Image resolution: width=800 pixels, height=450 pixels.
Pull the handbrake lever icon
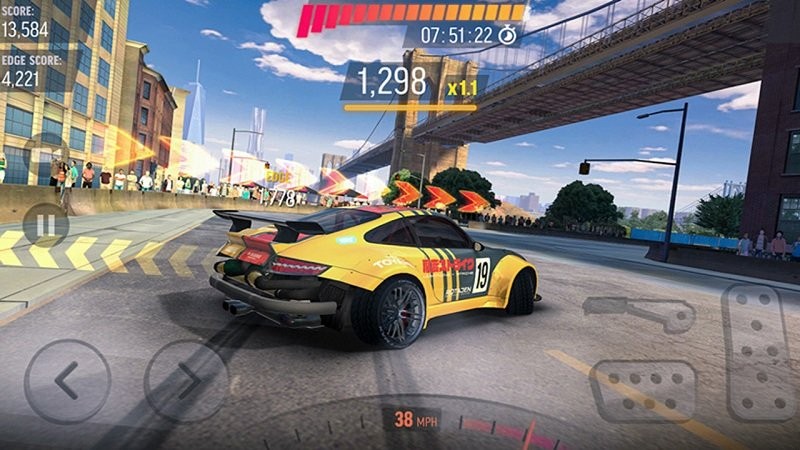pyautogui.click(x=653, y=314)
